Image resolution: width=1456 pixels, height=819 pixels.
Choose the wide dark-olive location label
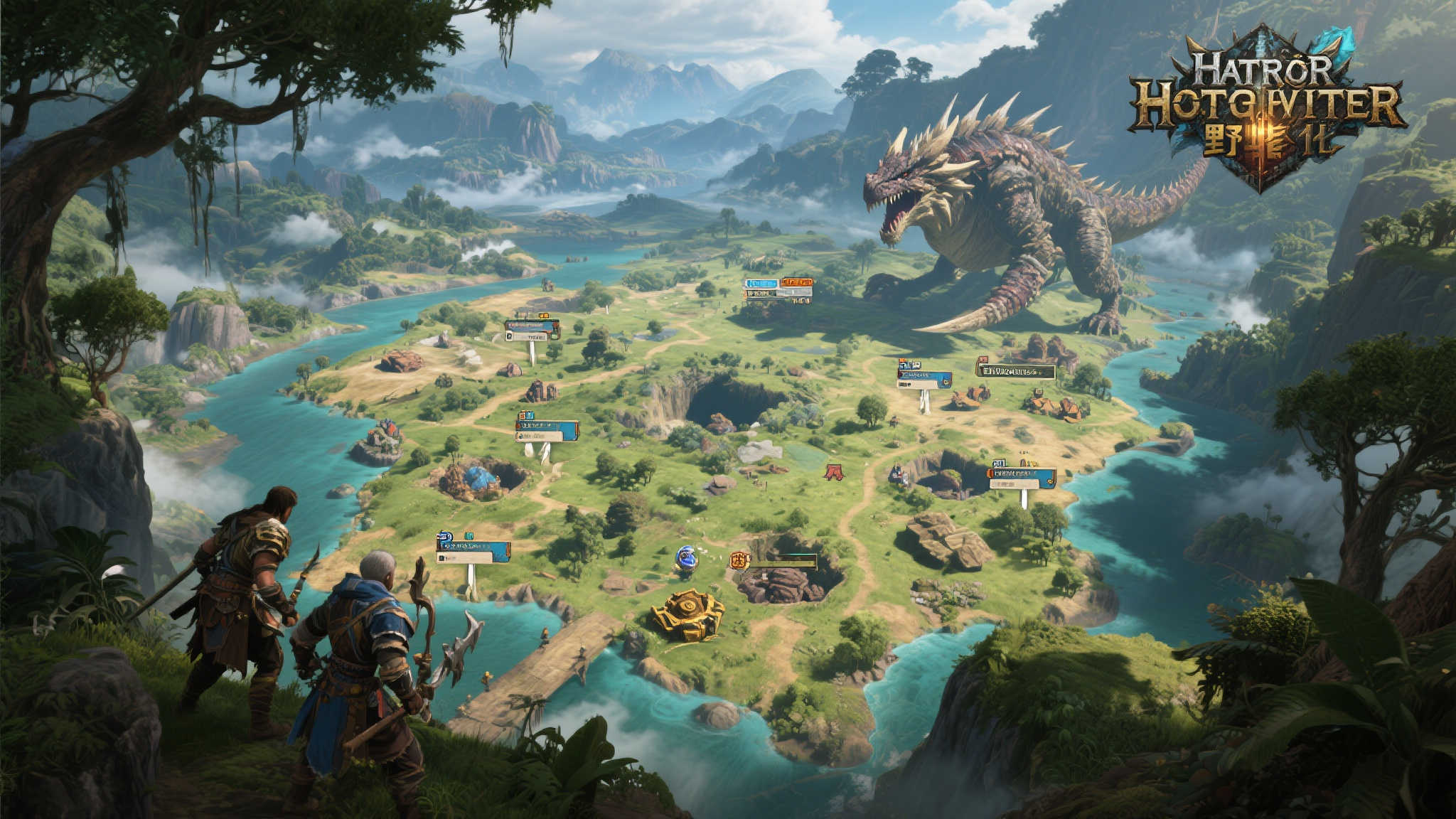pos(1015,371)
